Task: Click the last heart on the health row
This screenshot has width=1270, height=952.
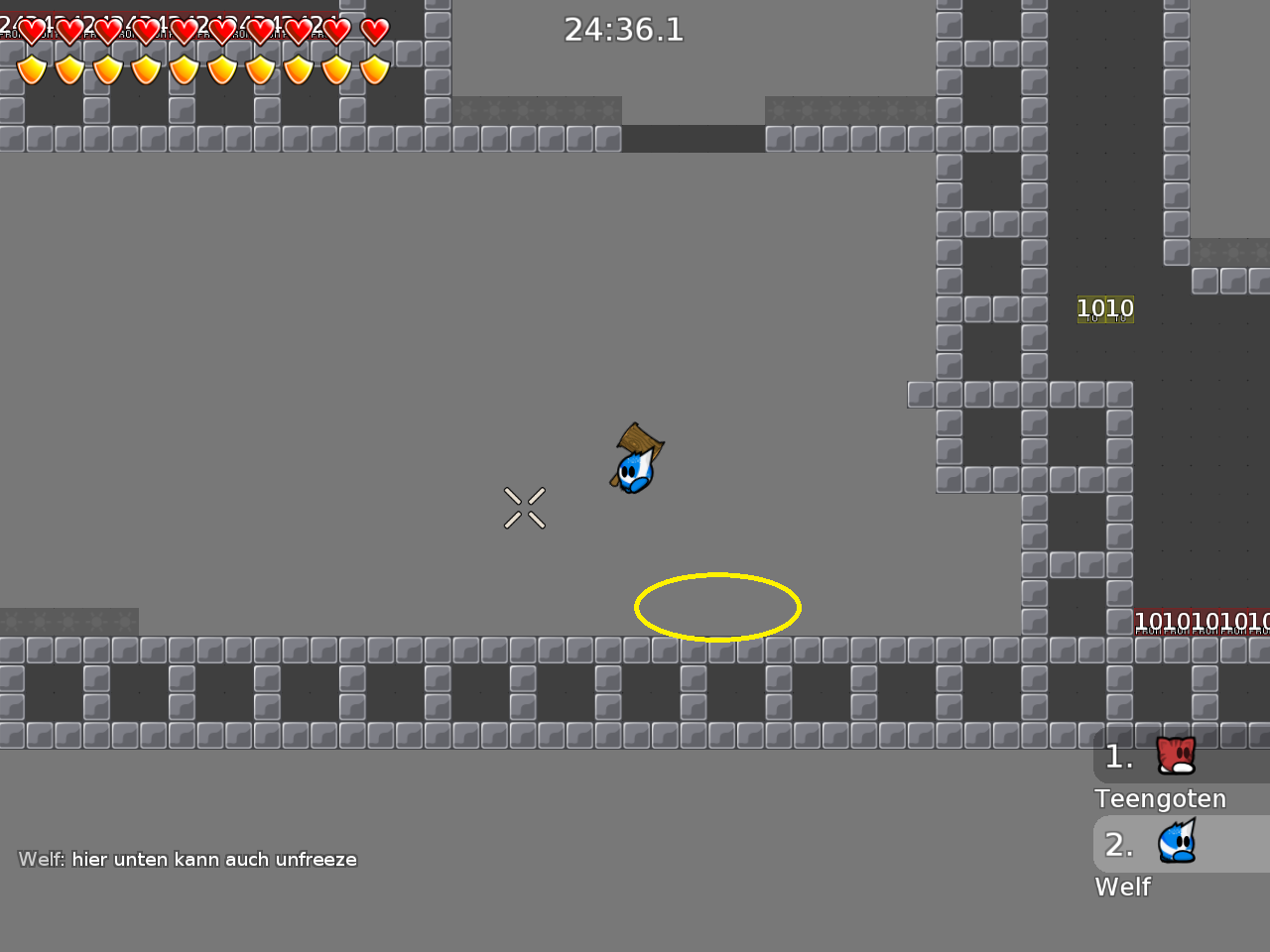Action: [x=375, y=31]
